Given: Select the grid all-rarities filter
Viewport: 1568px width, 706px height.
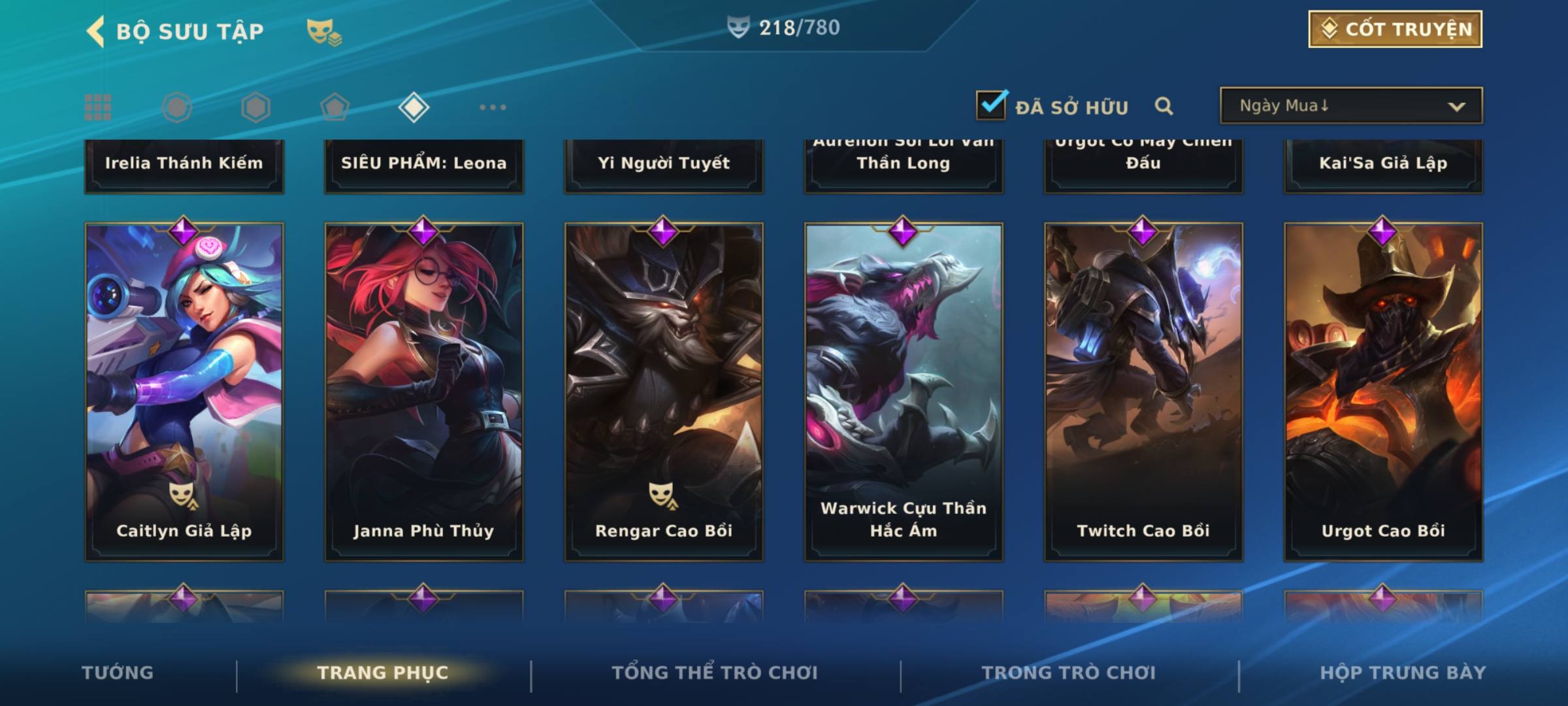Looking at the screenshot, I should tap(98, 107).
